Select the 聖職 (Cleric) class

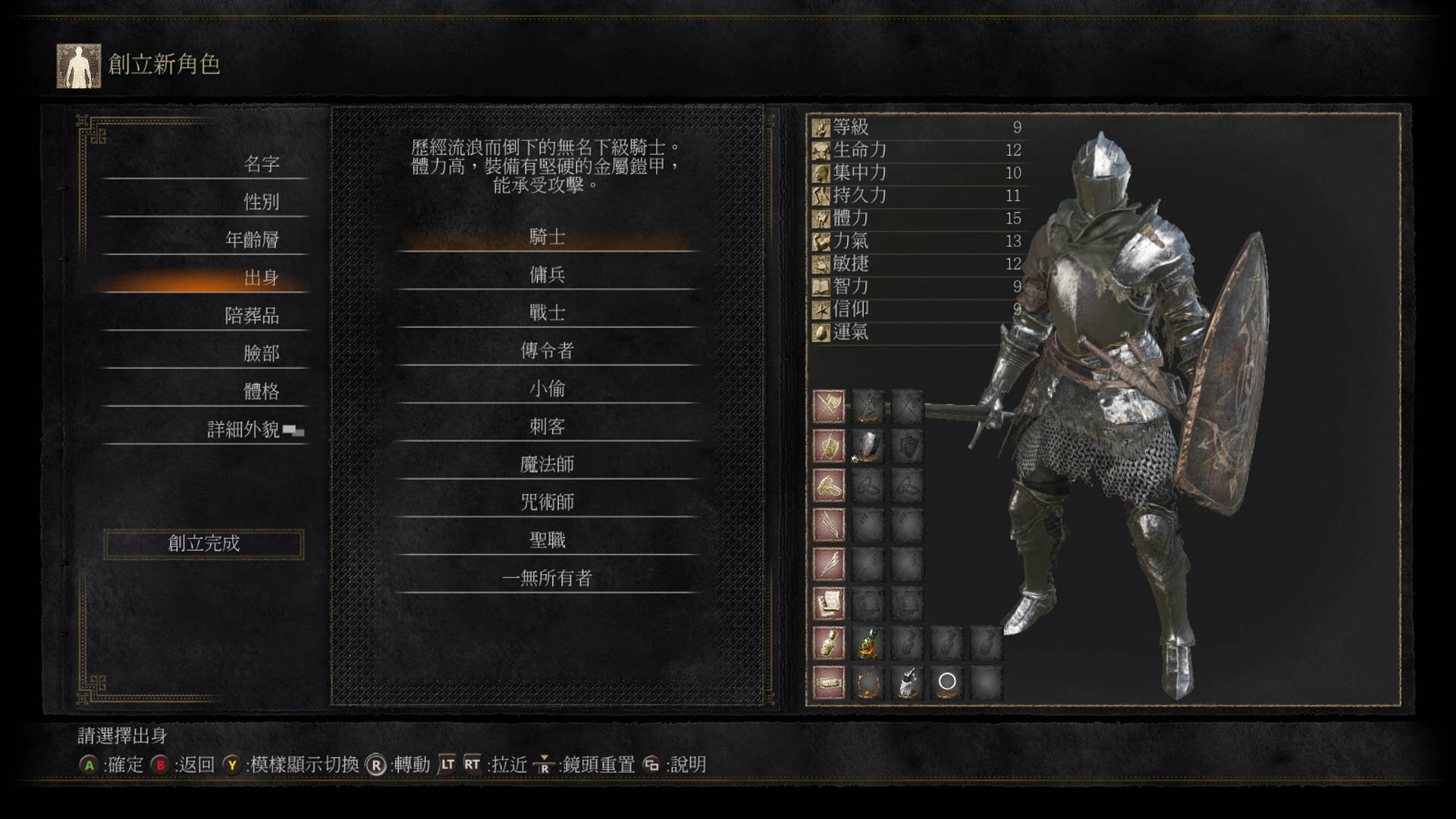click(547, 540)
